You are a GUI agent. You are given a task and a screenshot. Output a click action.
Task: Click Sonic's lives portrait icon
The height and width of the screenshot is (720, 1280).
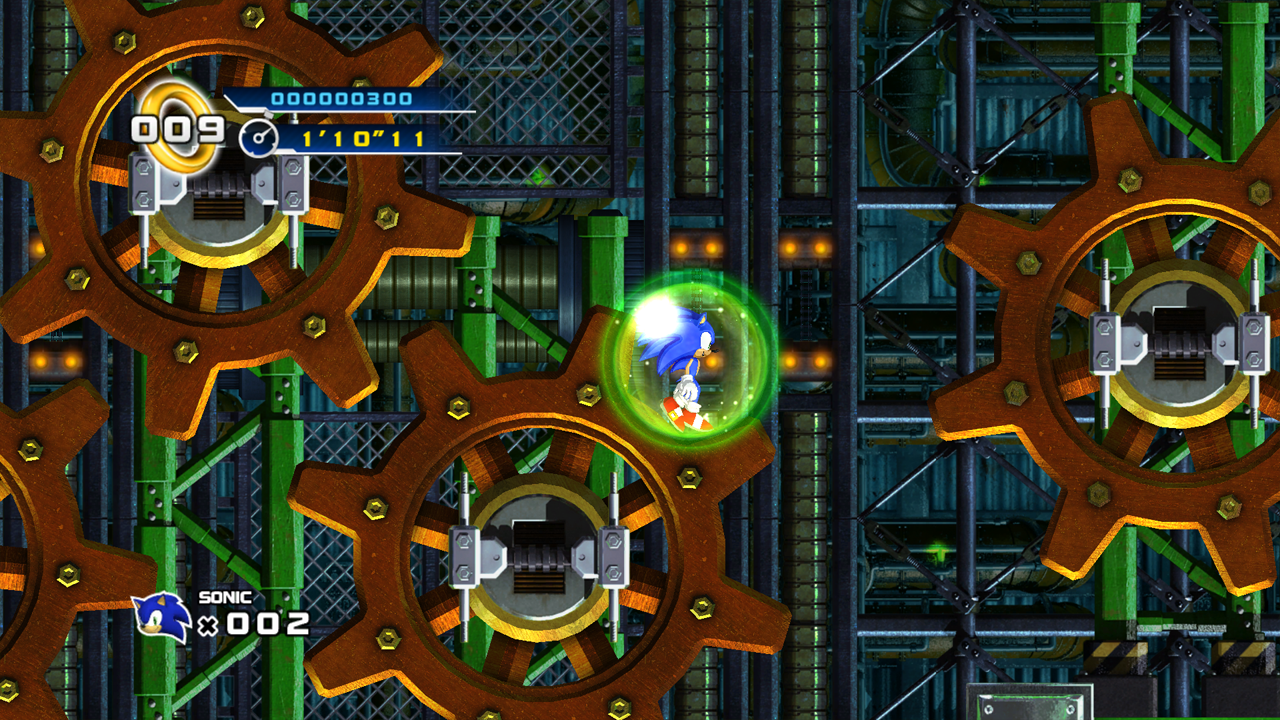[162, 617]
